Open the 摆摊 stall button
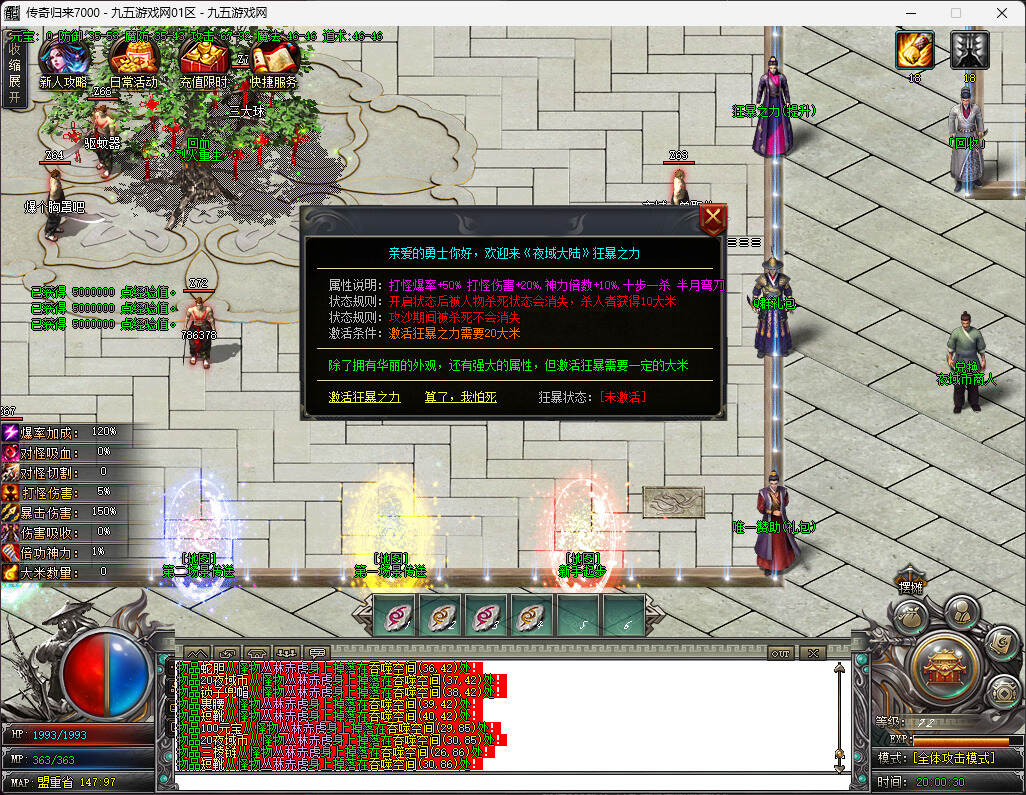Image resolution: width=1026 pixels, height=795 pixels. [x=910, y=587]
